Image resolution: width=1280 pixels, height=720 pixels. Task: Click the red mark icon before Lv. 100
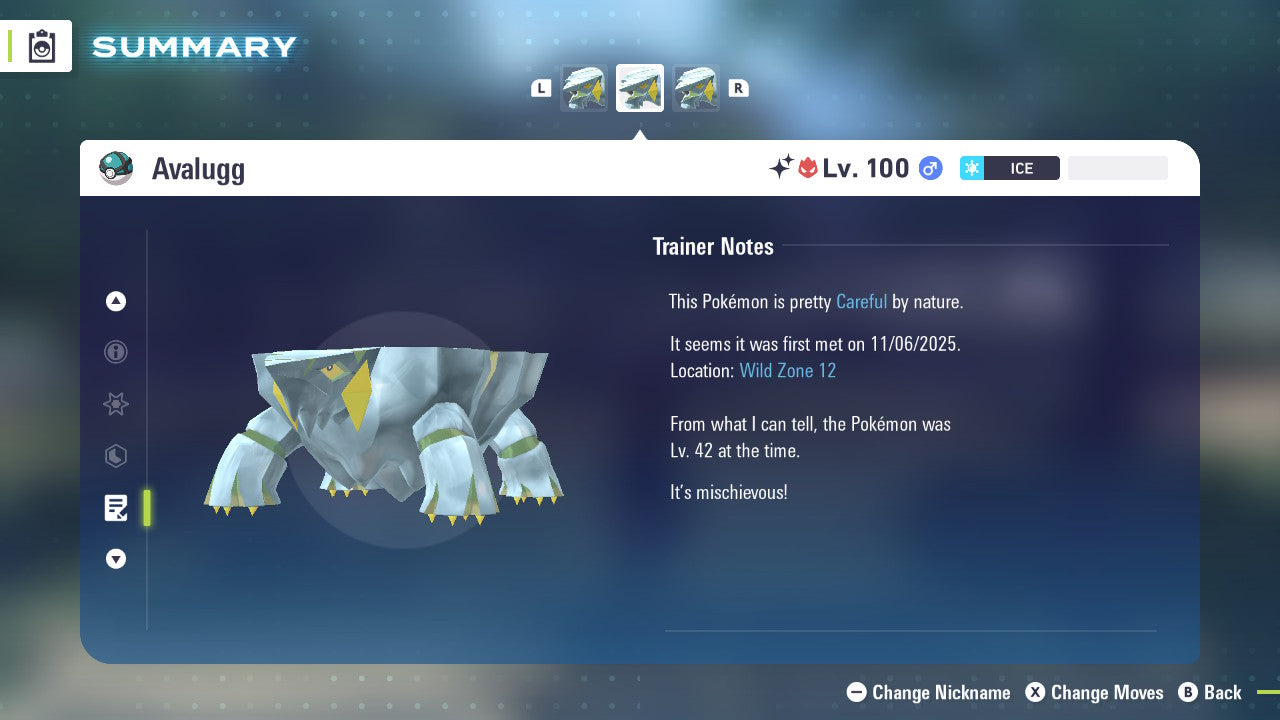pyautogui.click(x=806, y=168)
